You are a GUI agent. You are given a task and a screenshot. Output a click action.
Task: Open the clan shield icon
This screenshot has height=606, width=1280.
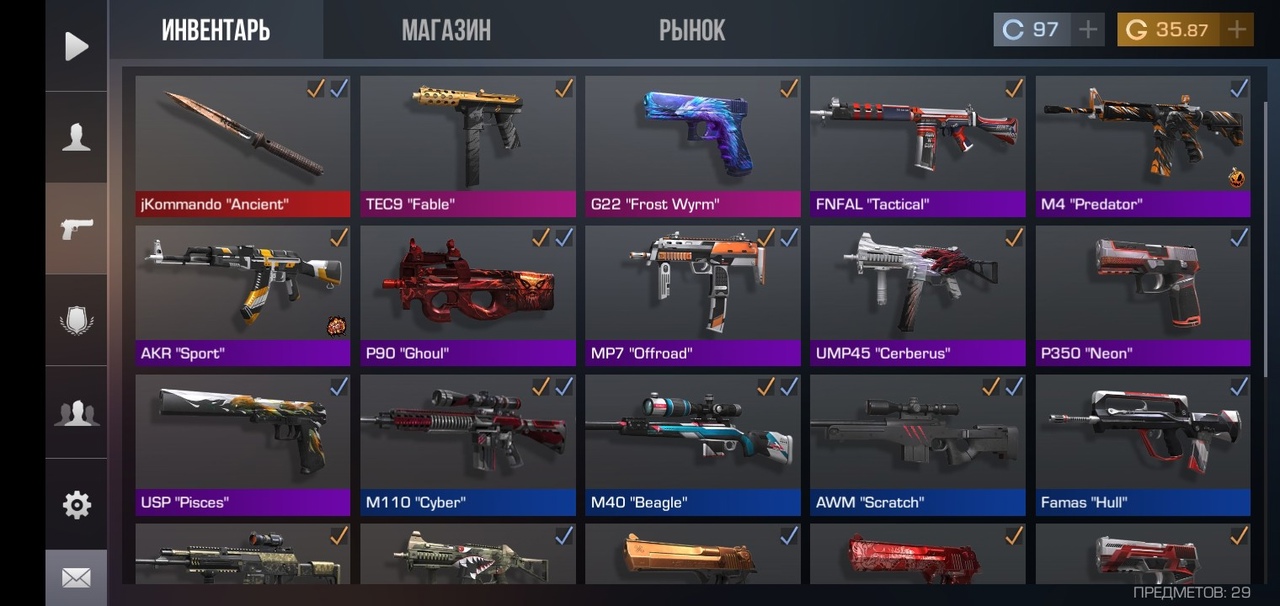(x=76, y=321)
